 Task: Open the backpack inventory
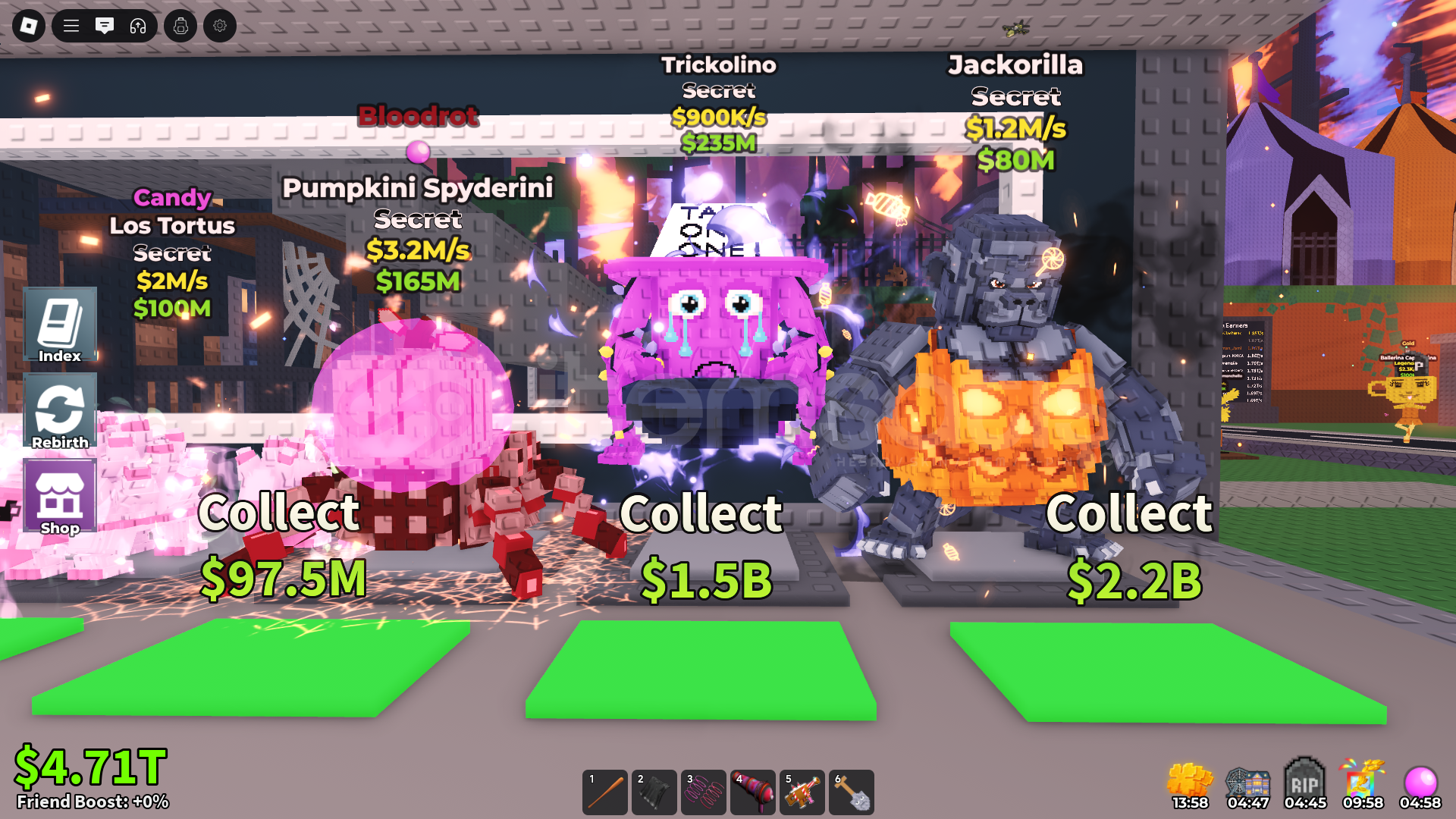pos(180,25)
